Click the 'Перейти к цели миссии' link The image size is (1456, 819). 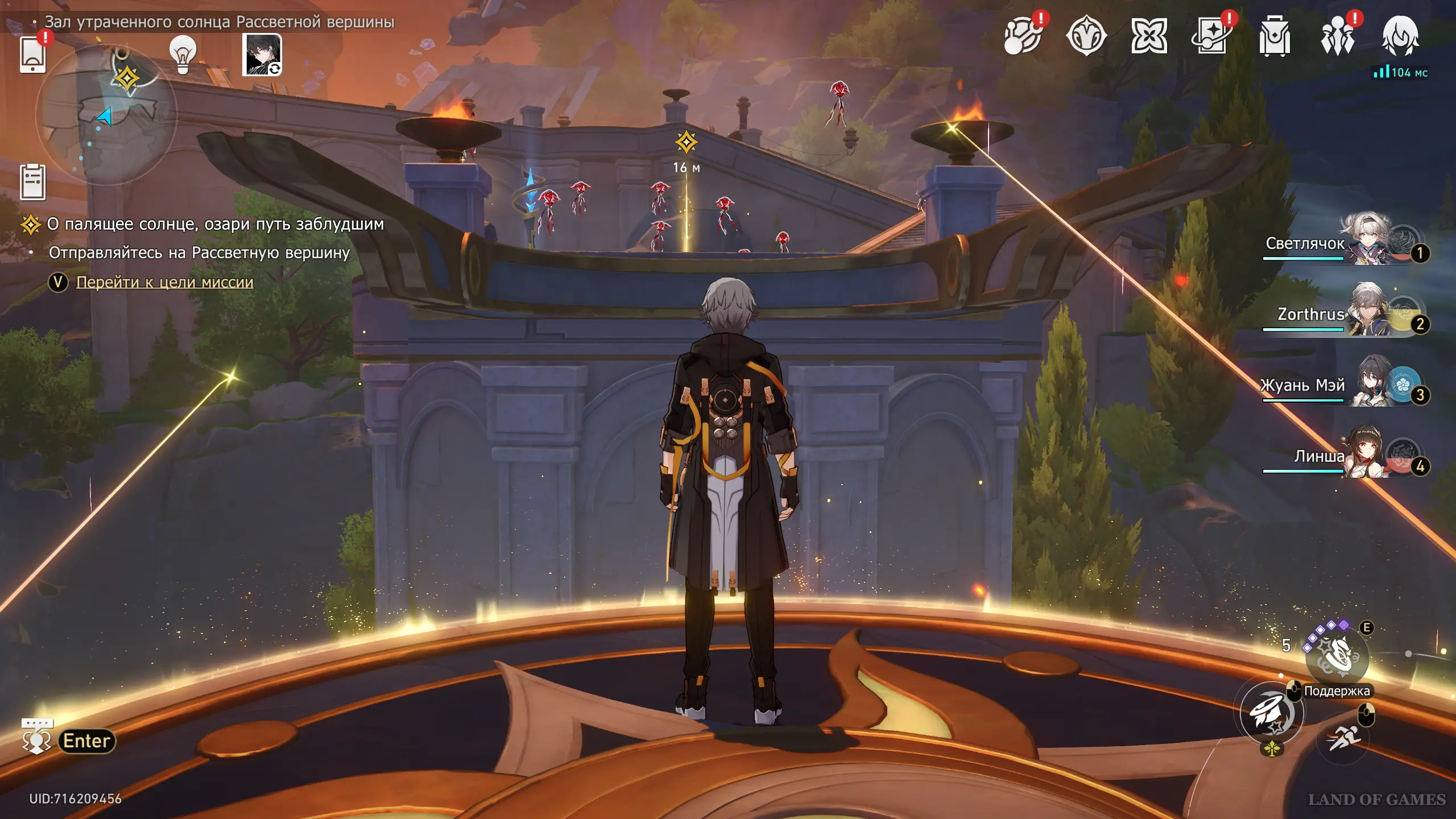(x=164, y=282)
